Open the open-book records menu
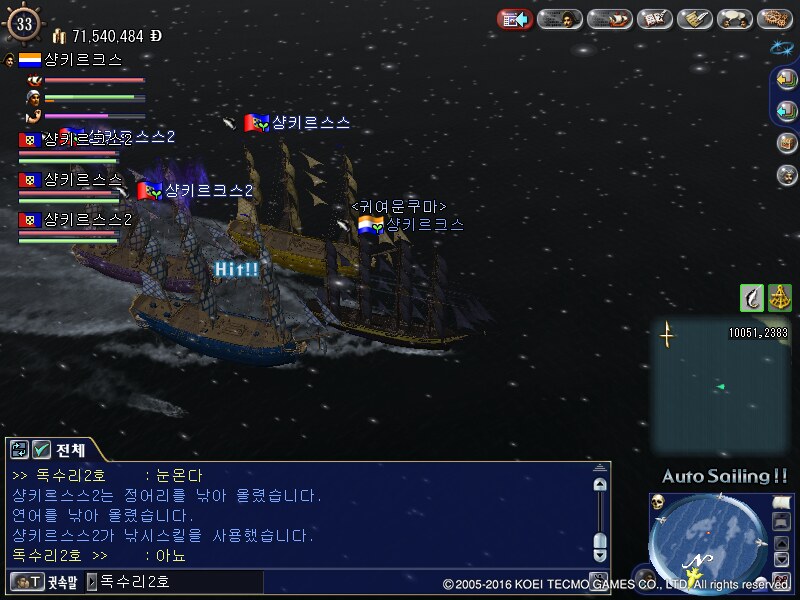The height and width of the screenshot is (600, 800). [x=654, y=19]
